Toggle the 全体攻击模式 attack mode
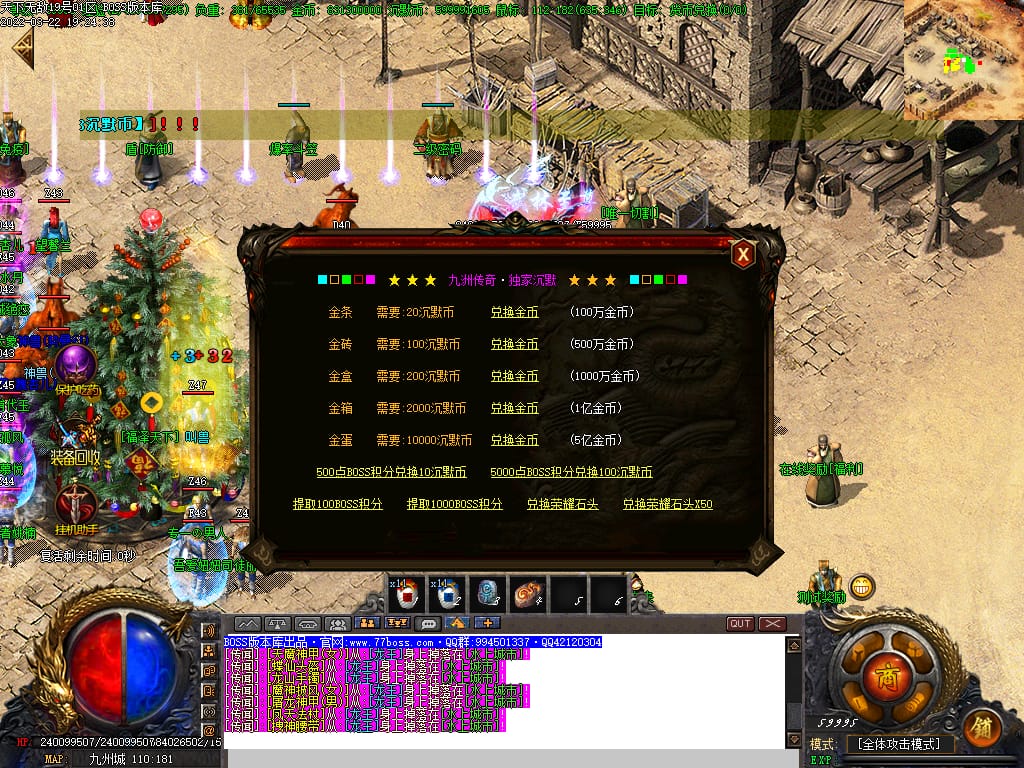 (x=899, y=744)
